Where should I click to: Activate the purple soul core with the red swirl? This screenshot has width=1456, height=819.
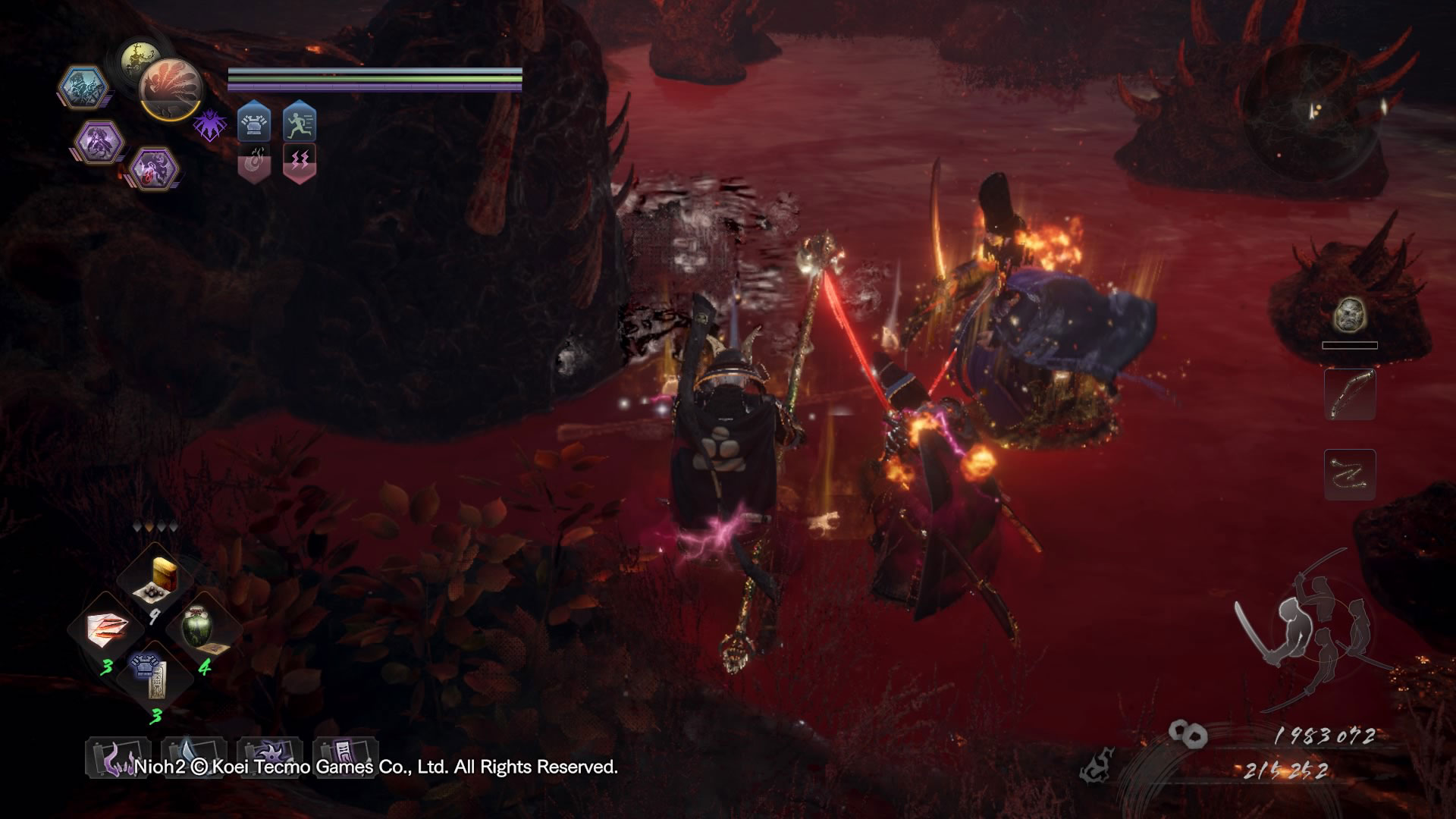tap(154, 168)
